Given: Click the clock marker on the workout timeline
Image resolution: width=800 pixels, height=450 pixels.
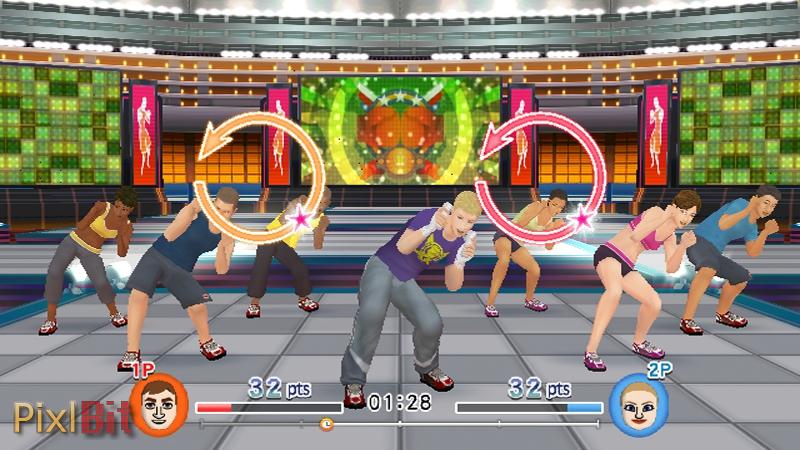Looking at the screenshot, I should click(326, 424).
